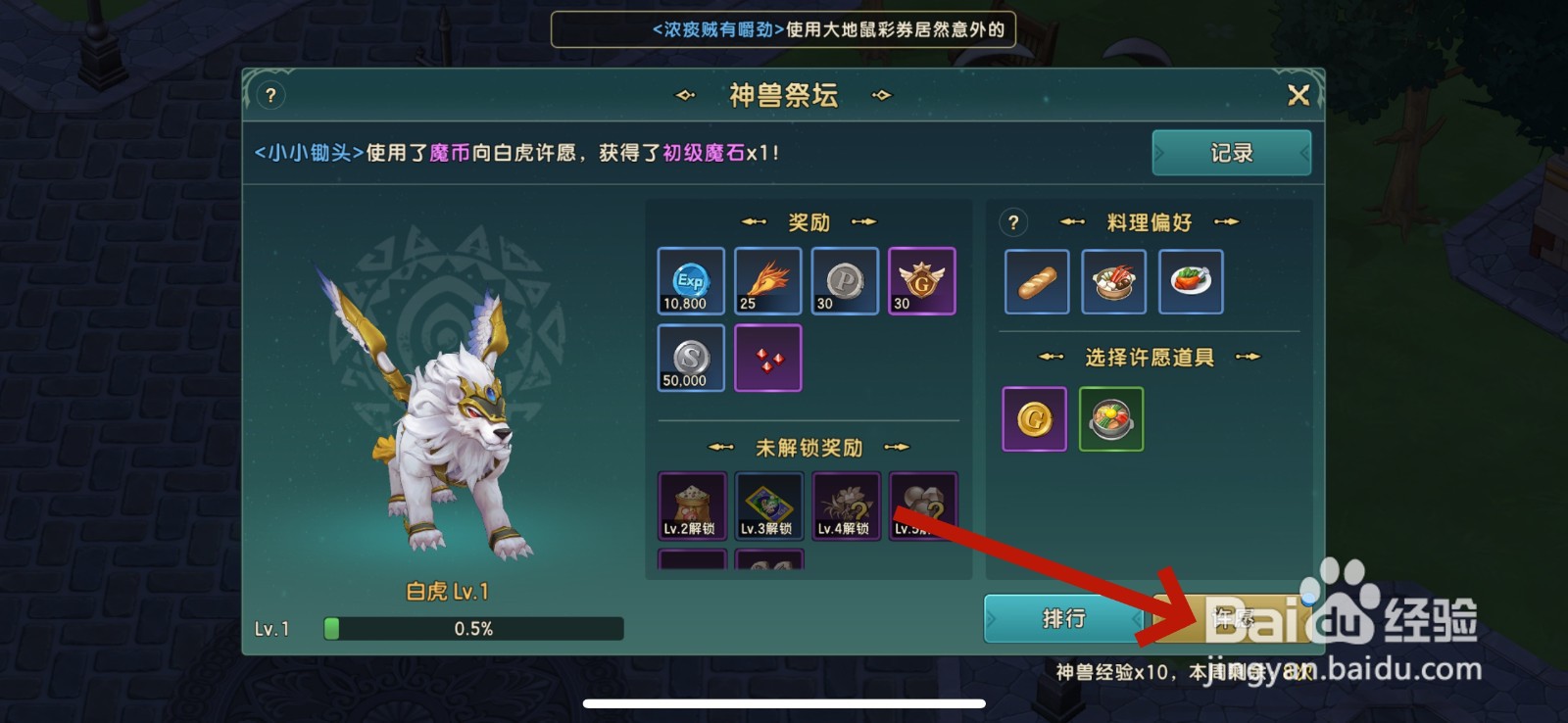This screenshot has height=723, width=1568.
Task: Click the Lv.1 experience progress bar
Action: 473,628
